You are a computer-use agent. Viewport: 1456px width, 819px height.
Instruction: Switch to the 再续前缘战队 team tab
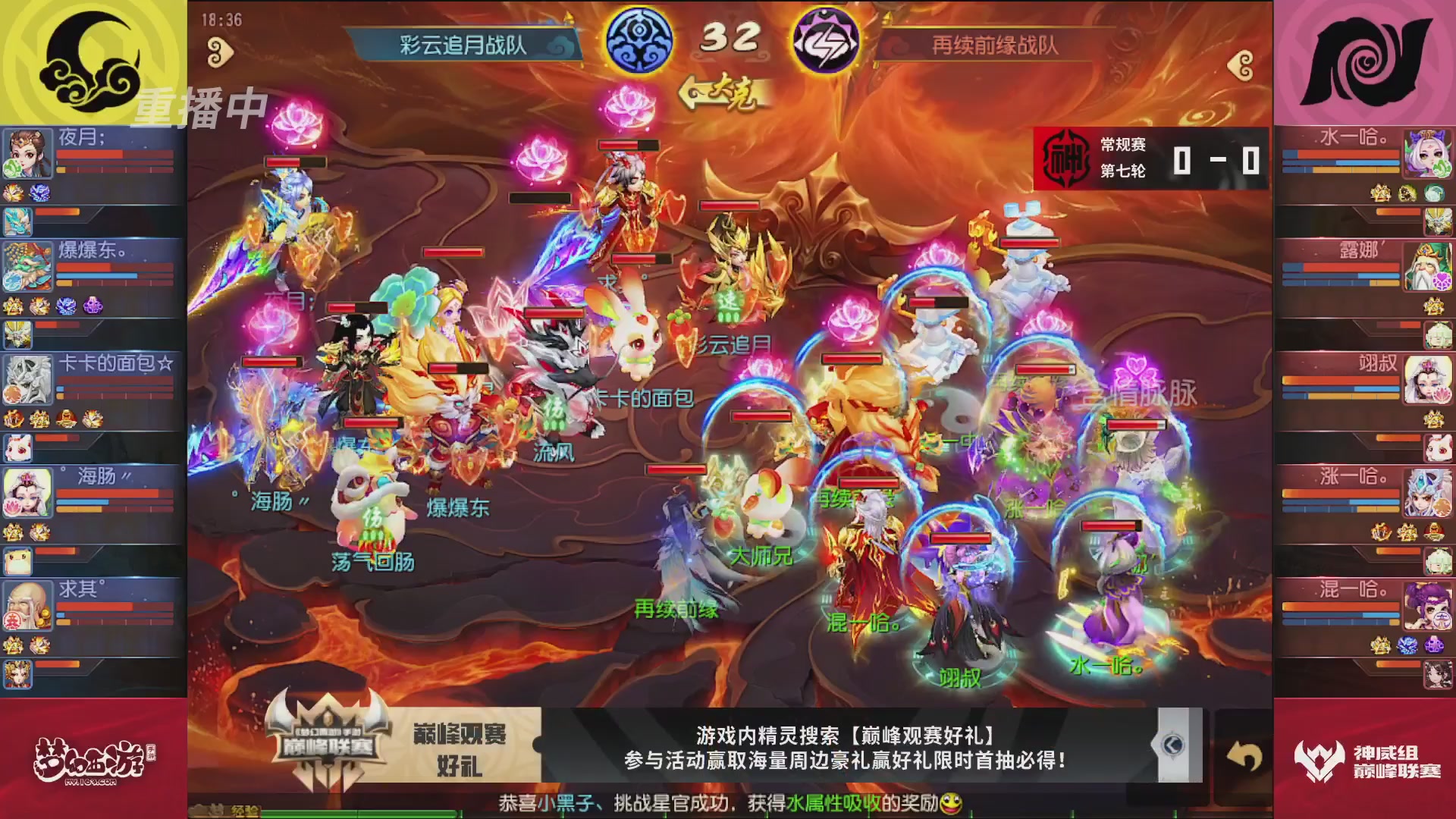[x=993, y=44]
